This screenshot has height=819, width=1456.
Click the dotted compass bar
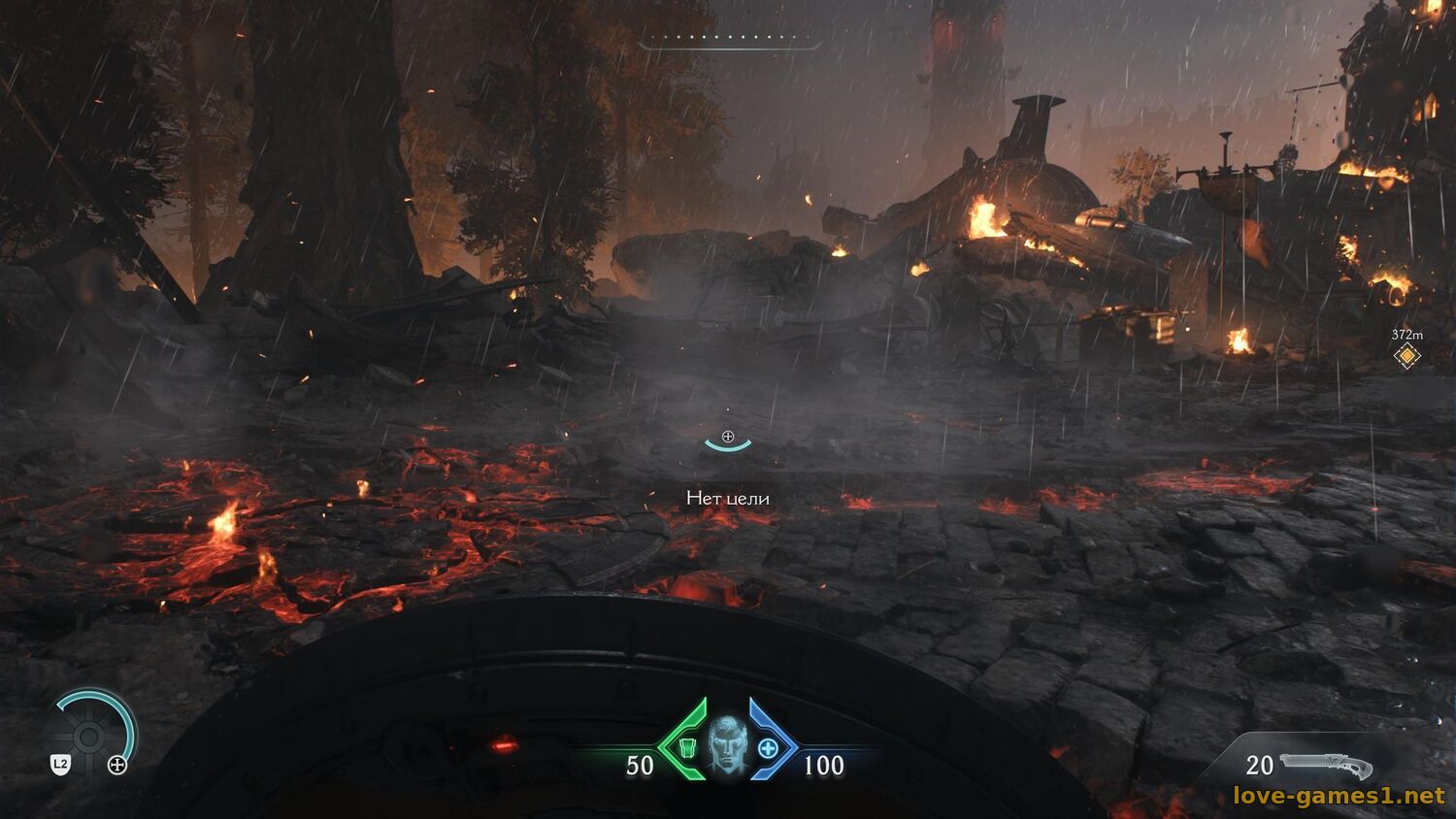(730, 40)
